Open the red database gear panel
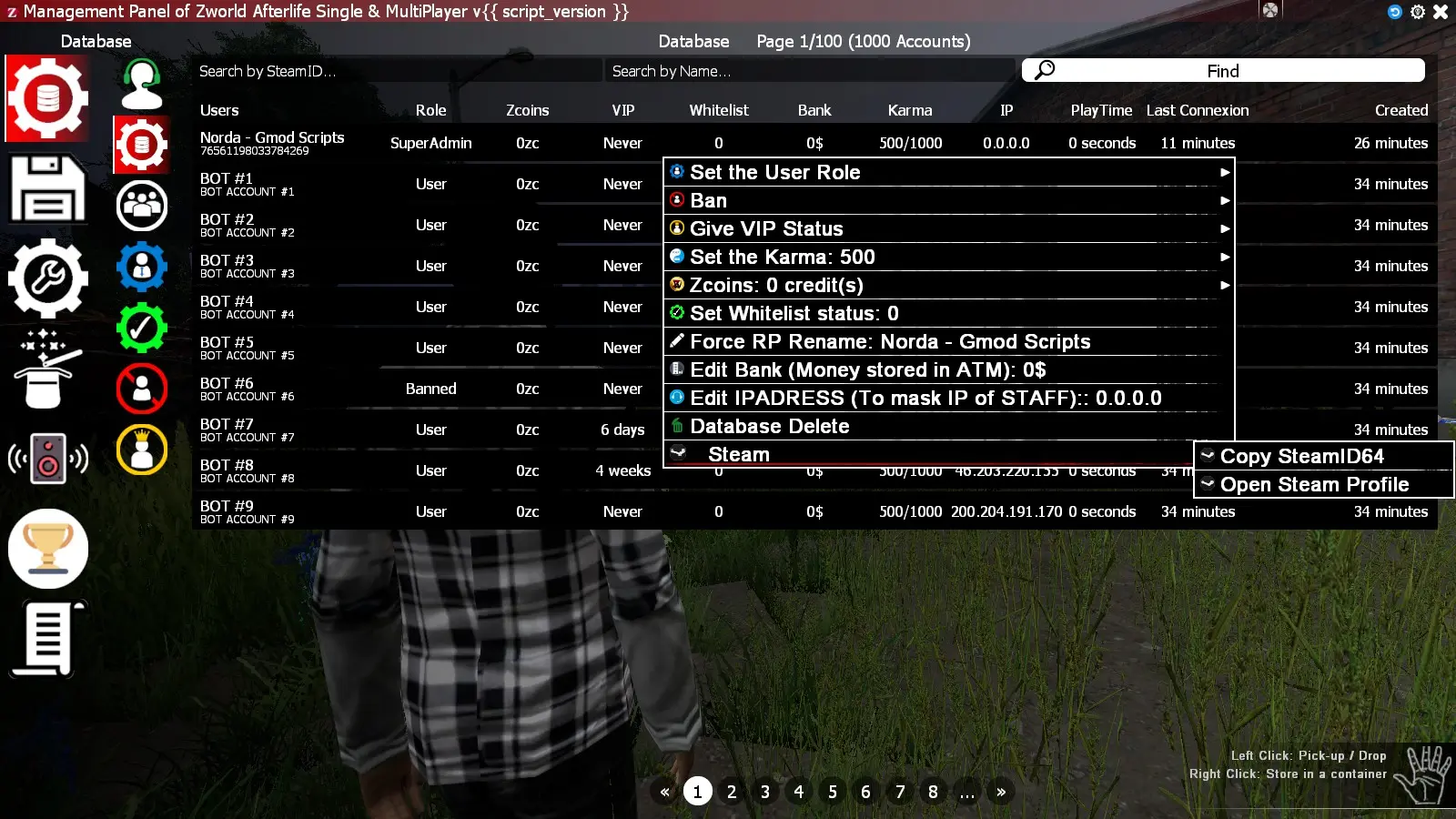Image resolution: width=1456 pixels, height=819 pixels. pyautogui.click(x=47, y=97)
